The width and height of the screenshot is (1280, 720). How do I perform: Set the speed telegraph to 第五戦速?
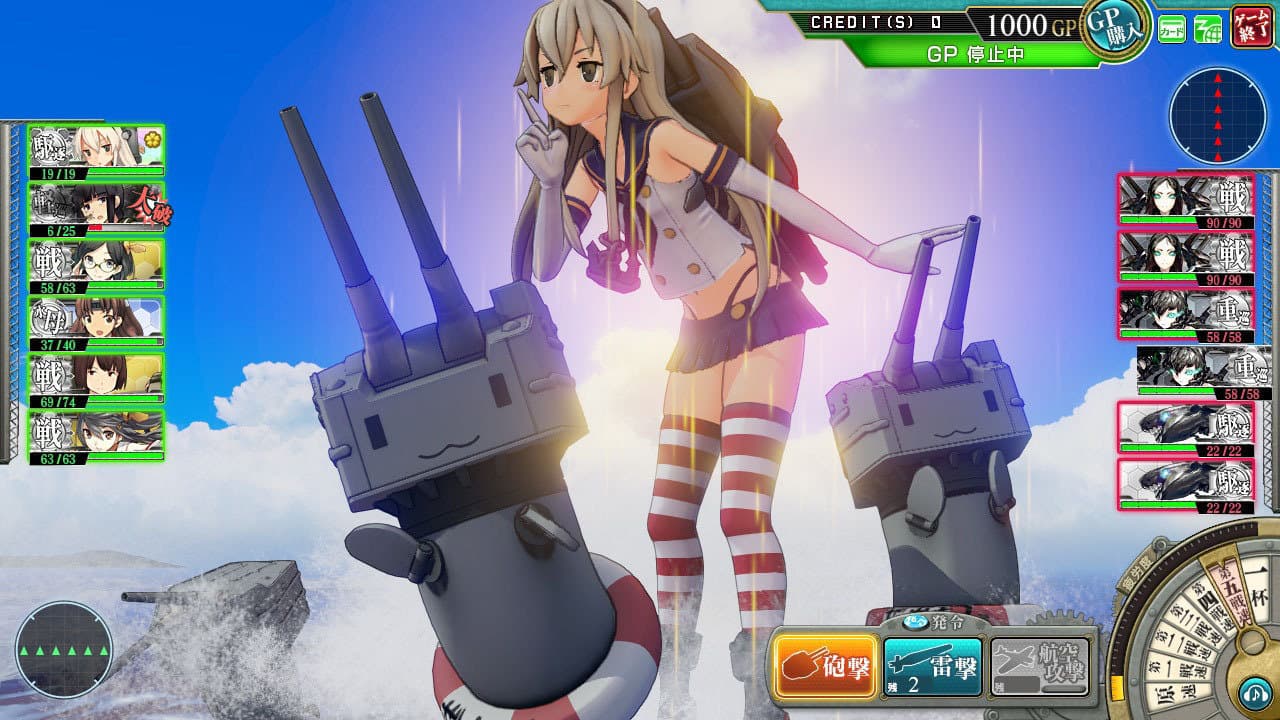click(1231, 590)
